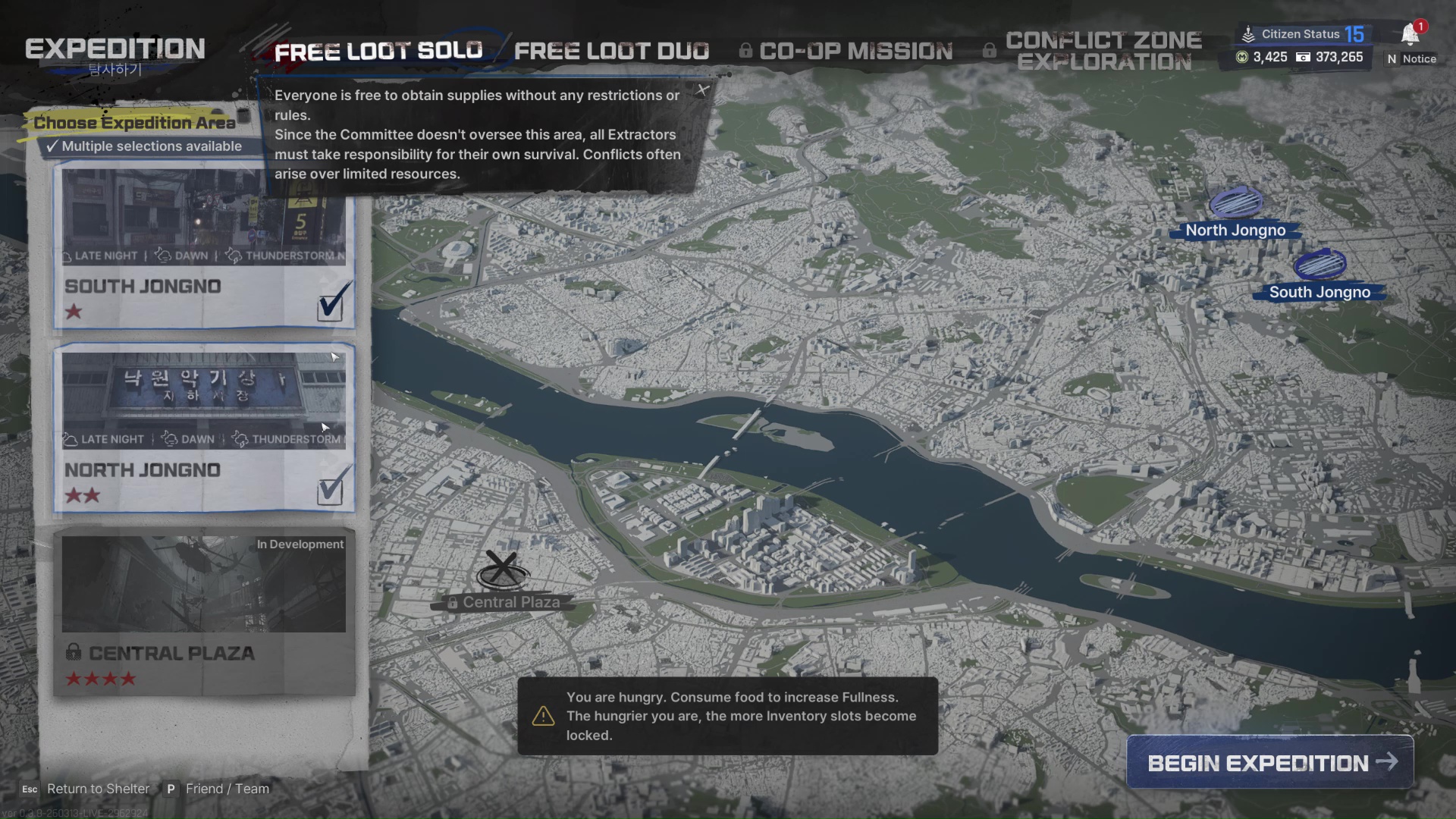
Task: Select the Free Loot Solo tab
Action: point(378,51)
